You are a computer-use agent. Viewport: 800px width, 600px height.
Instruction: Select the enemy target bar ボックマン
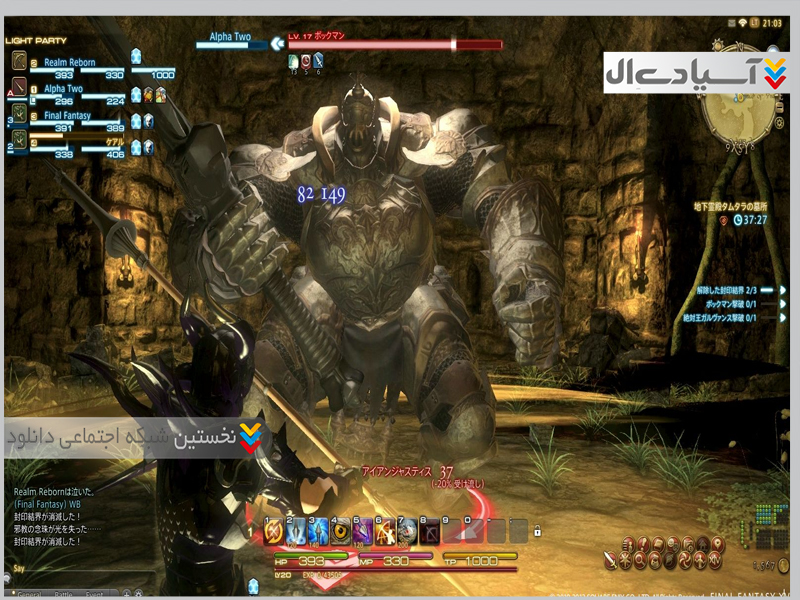pyautogui.click(x=395, y=45)
